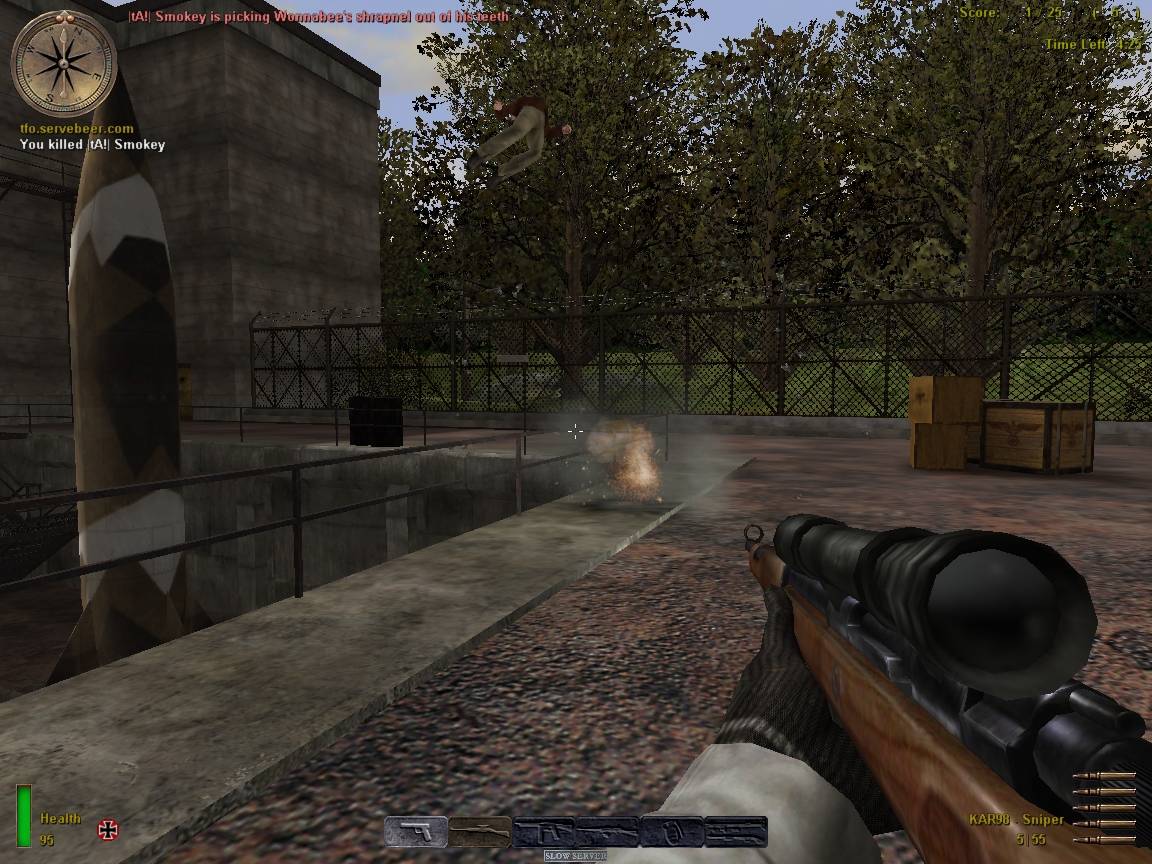Click the Iron Cross team icon
This screenshot has width=1152, height=864.
[x=108, y=829]
